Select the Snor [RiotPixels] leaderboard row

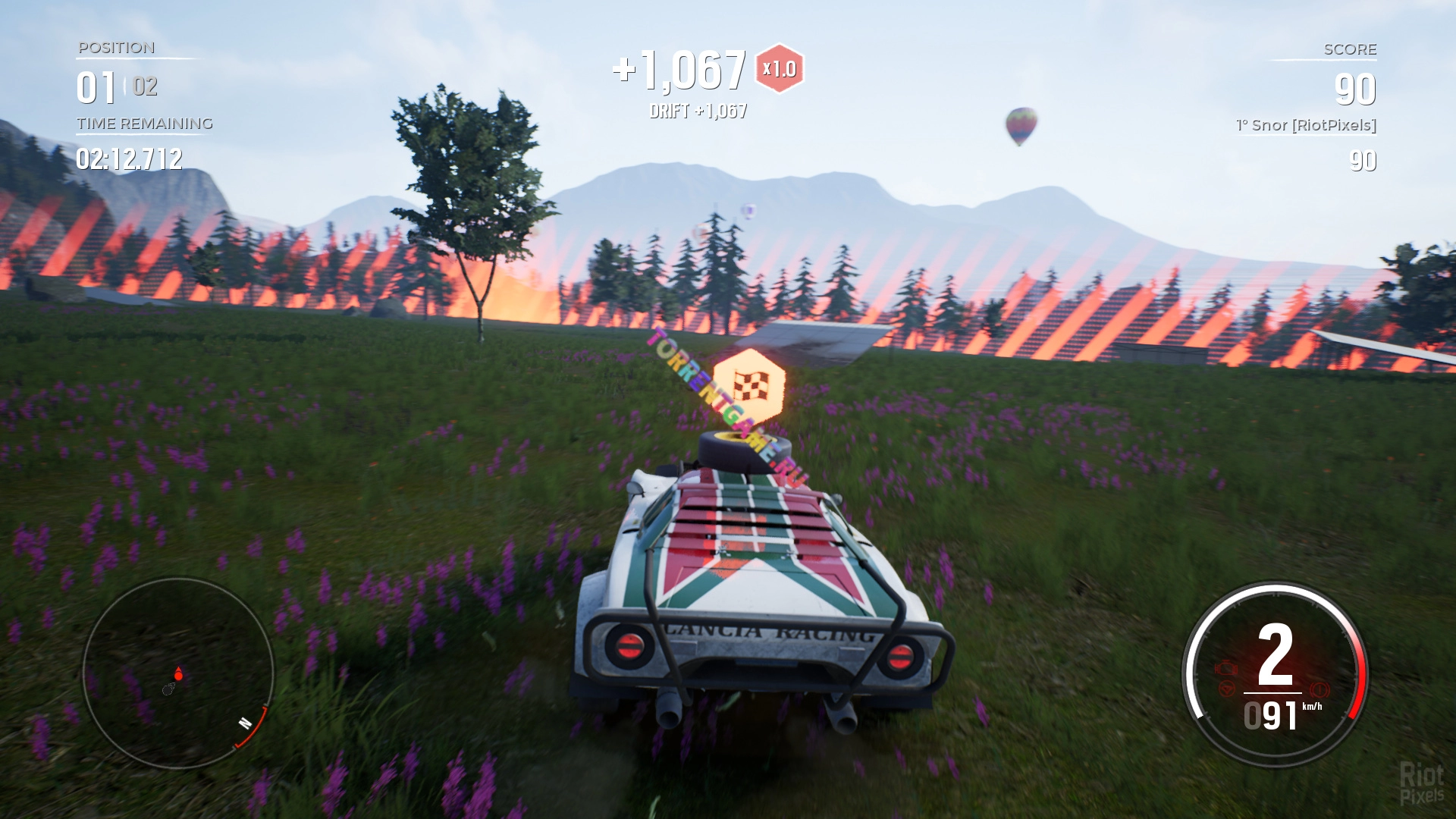tap(1306, 126)
